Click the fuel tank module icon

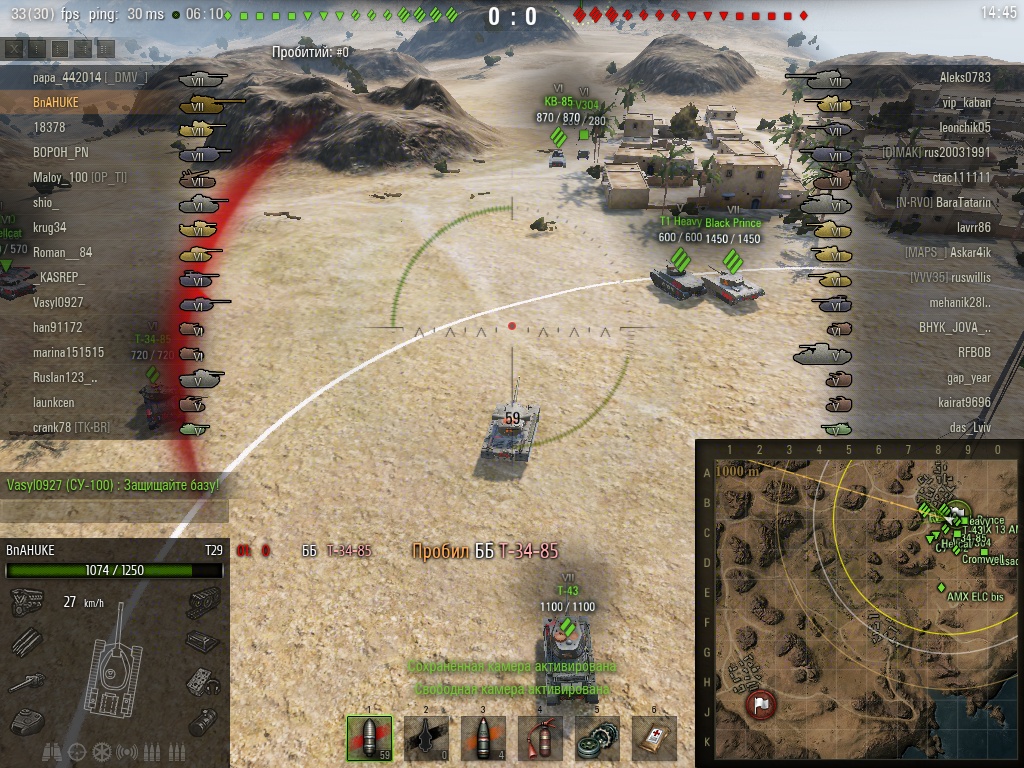tap(202, 719)
